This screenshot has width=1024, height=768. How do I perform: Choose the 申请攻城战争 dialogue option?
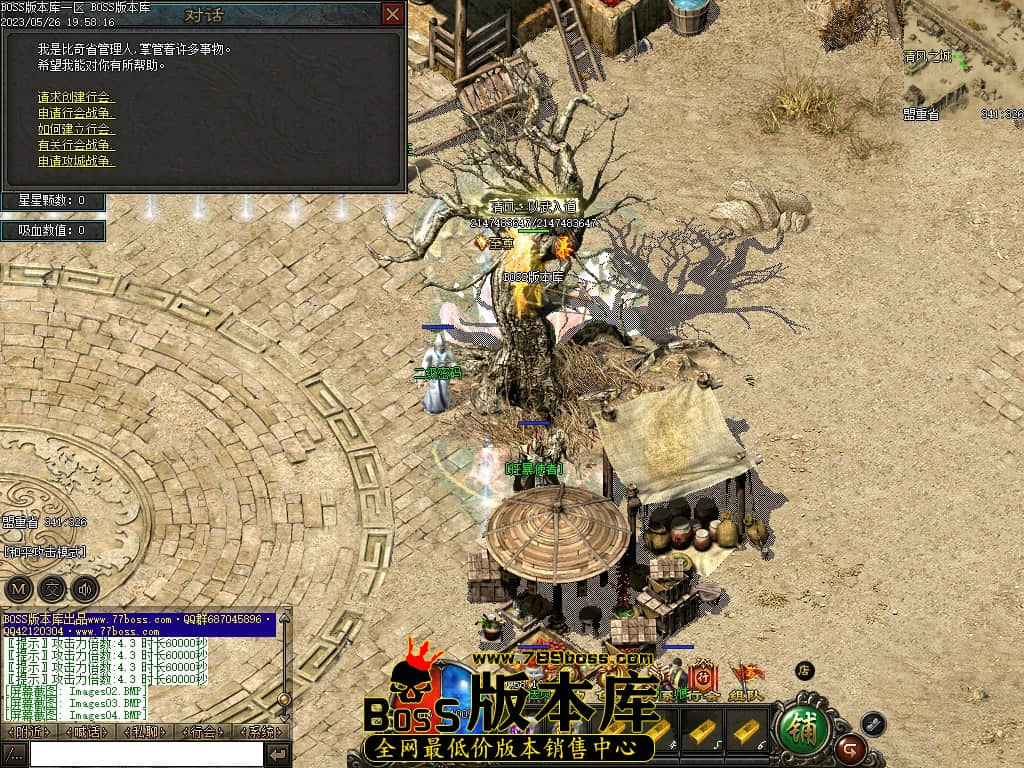click(76, 161)
